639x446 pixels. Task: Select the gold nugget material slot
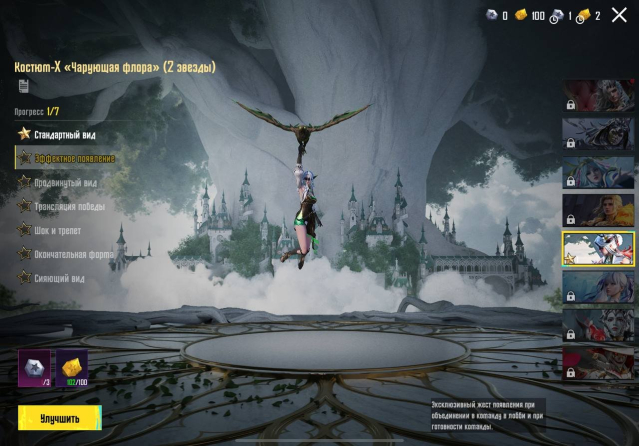click(x=71, y=367)
